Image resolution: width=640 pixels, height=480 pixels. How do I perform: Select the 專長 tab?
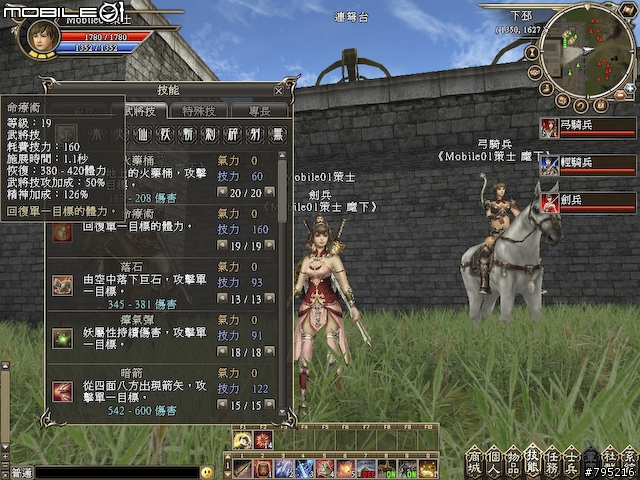click(258, 110)
